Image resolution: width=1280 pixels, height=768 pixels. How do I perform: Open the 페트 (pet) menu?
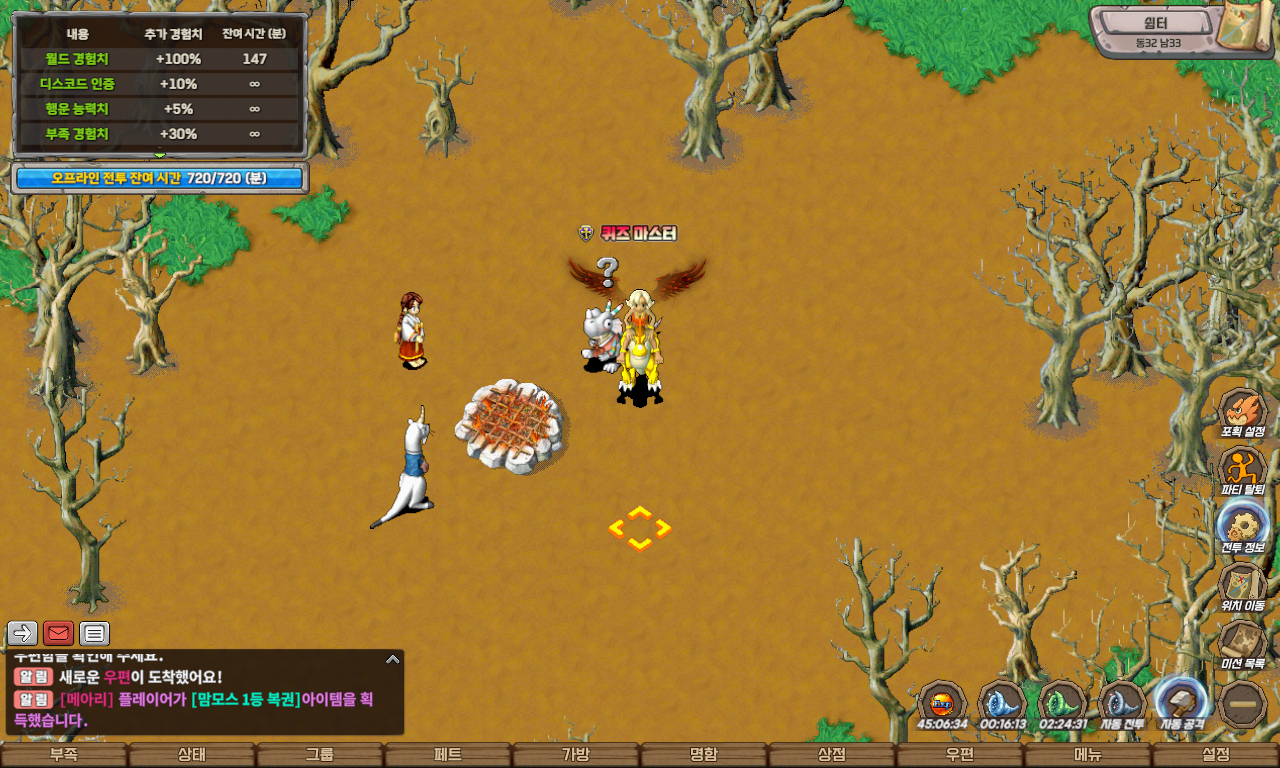pyautogui.click(x=448, y=755)
